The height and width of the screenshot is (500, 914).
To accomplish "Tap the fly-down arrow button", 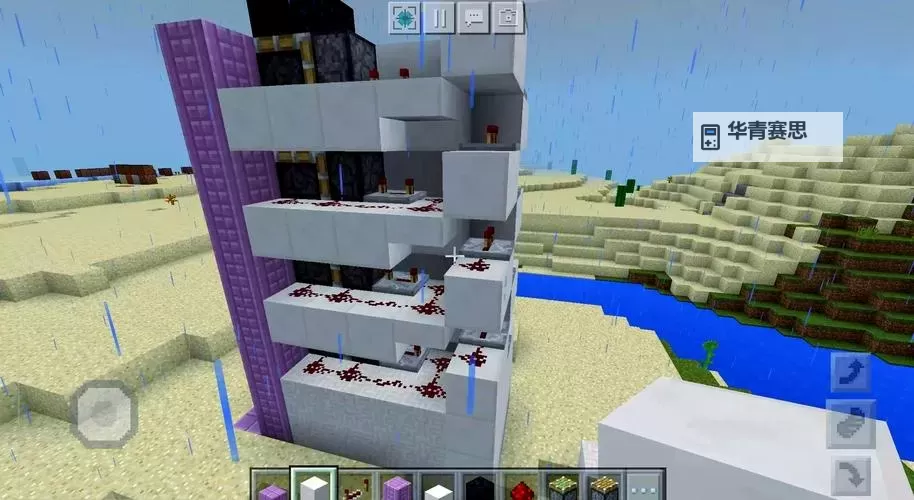I will tap(850, 471).
